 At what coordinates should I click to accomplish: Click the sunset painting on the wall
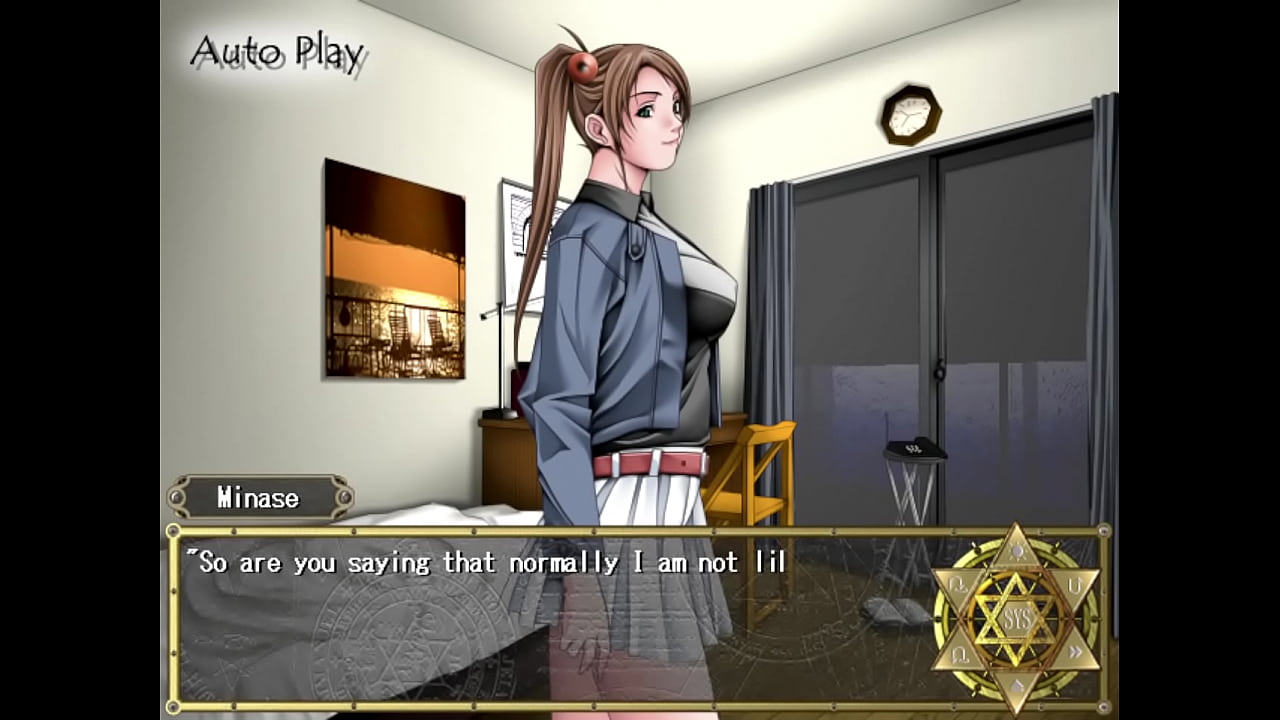pyautogui.click(x=393, y=270)
